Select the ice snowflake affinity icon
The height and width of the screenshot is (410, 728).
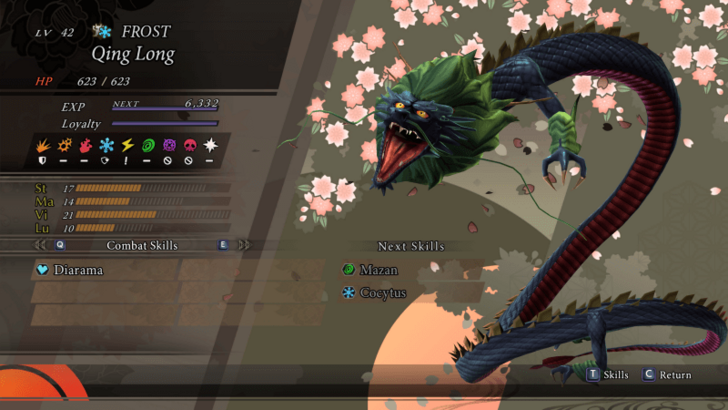tap(106, 145)
